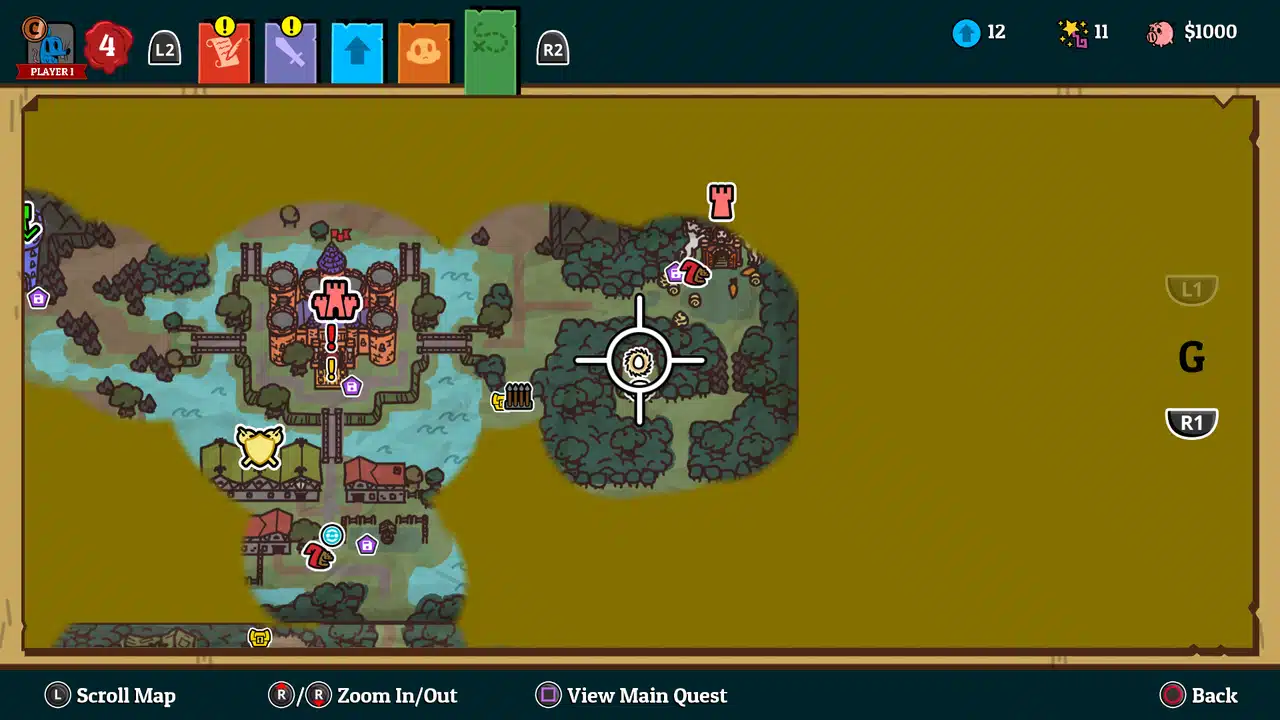The width and height of the screenshot is (1280, 720).
Task: Select the pink tower marker up north
Action: tap(721, 203)
